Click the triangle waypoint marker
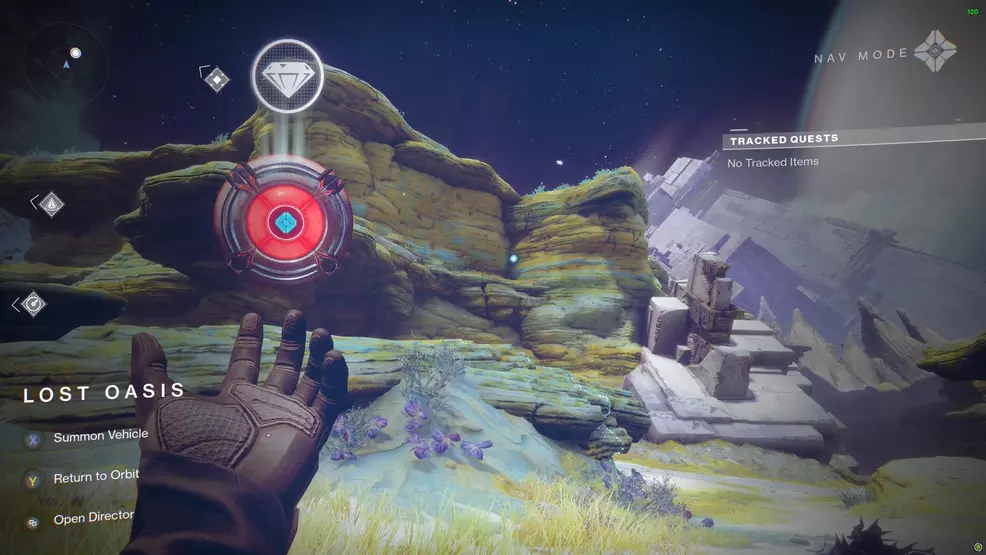The height and width of the screenshot is (555, 986). click(x=51, y=205)
